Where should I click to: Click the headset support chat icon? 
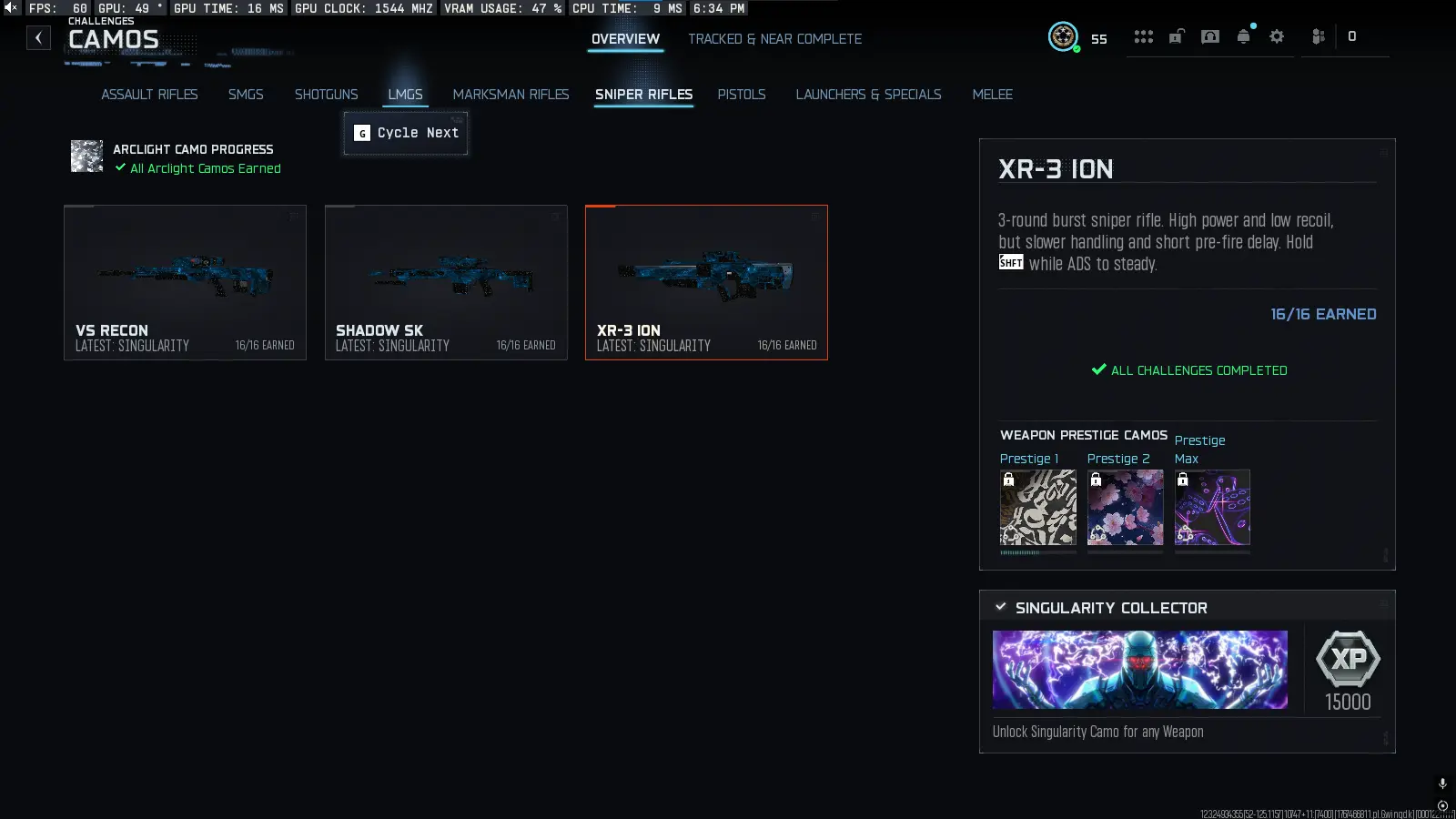pyautogui.click(x=1210, y=36)
